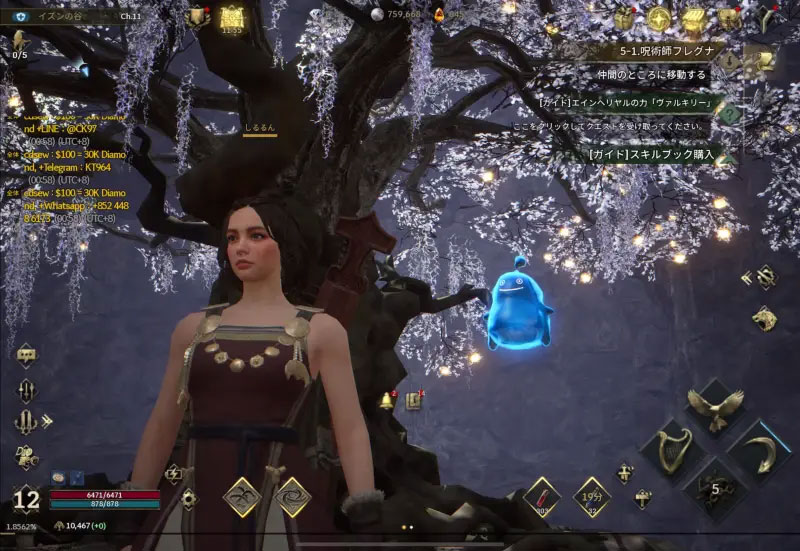The width and height of the screenshot is (800, 551).
Task: Select the ヴァルキリー guide quest
Action: (x=632, y=102)
